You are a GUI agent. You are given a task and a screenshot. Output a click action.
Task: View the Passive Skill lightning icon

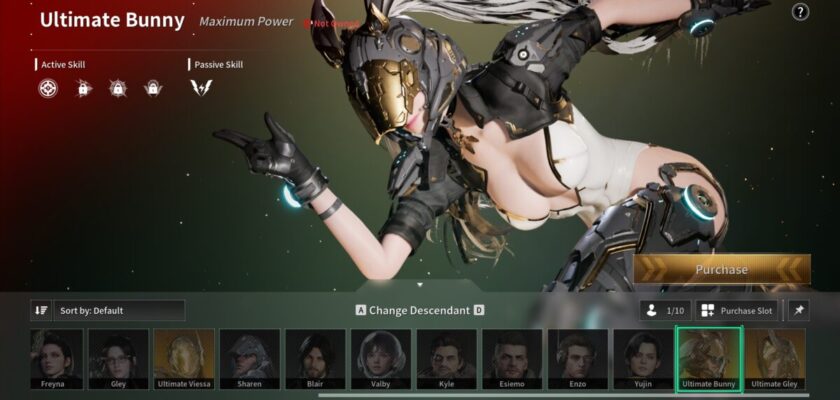coord(201,88)
